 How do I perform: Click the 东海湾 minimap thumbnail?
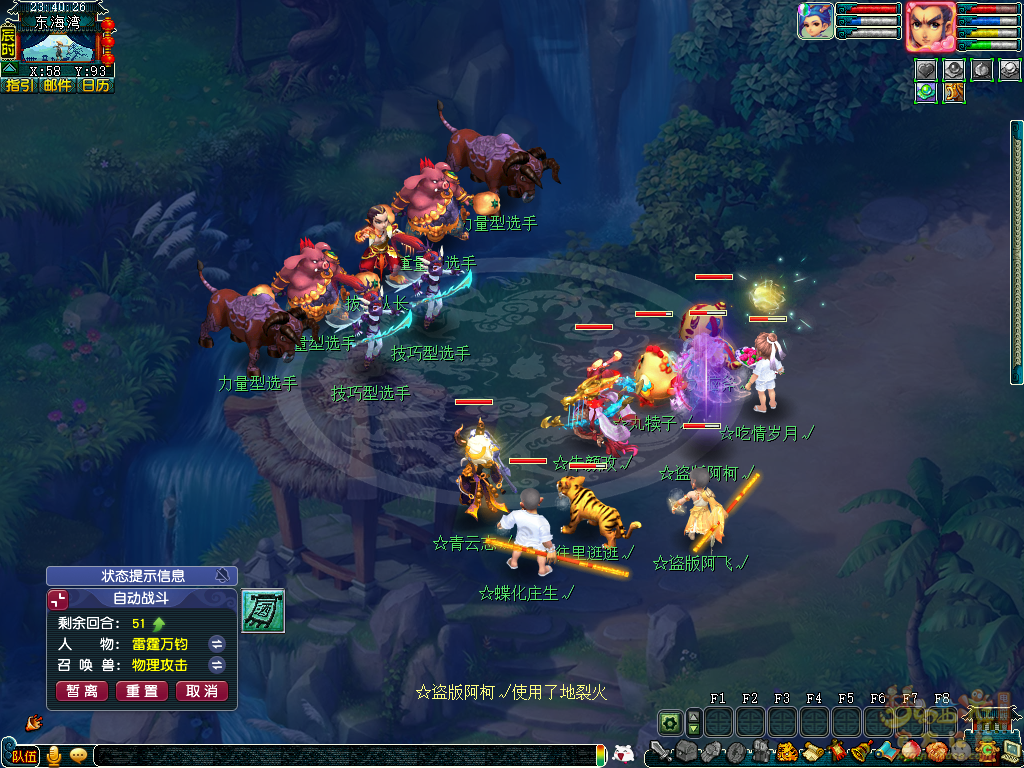(x=58, y=46)
